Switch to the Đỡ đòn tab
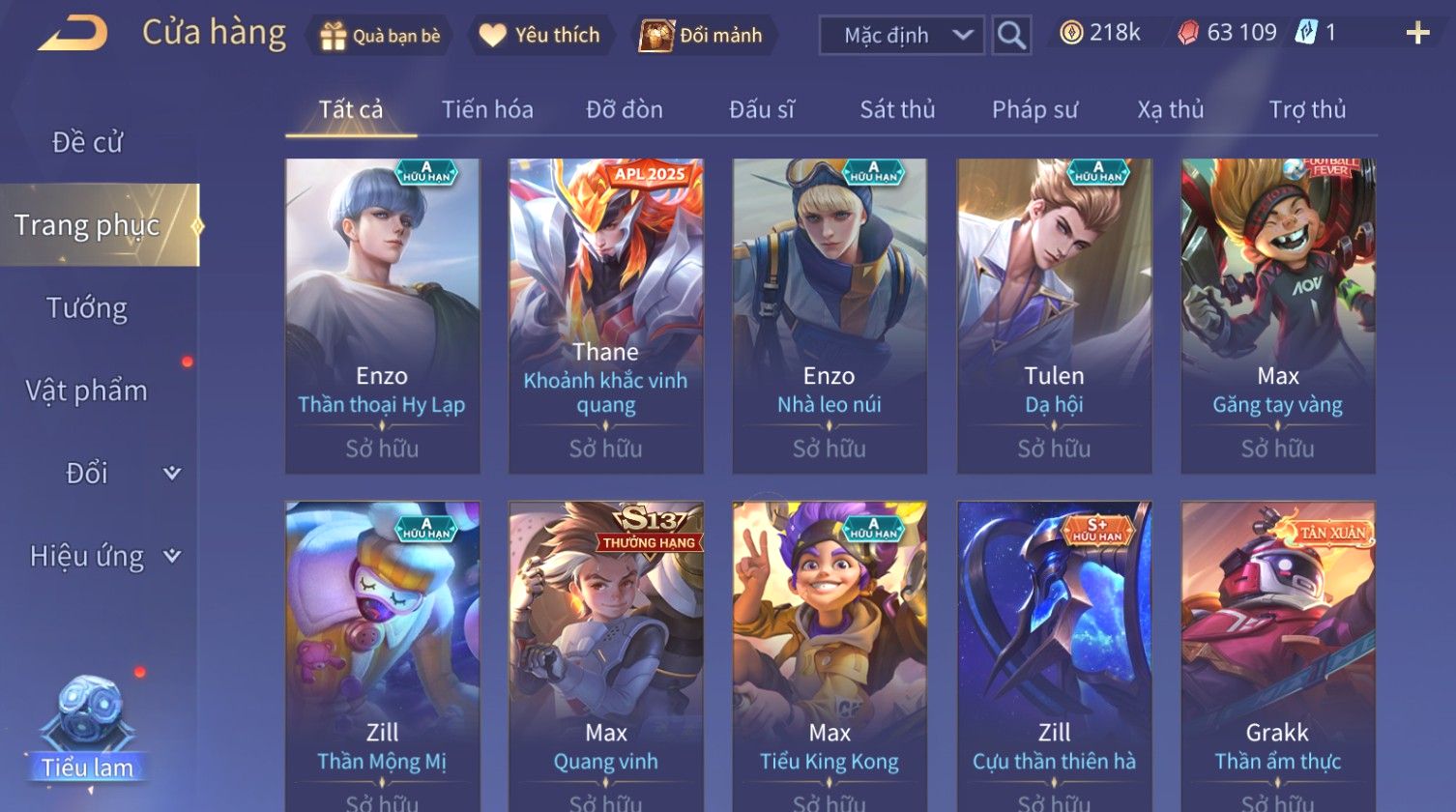Screen dimensions: 1456x812 625,110
